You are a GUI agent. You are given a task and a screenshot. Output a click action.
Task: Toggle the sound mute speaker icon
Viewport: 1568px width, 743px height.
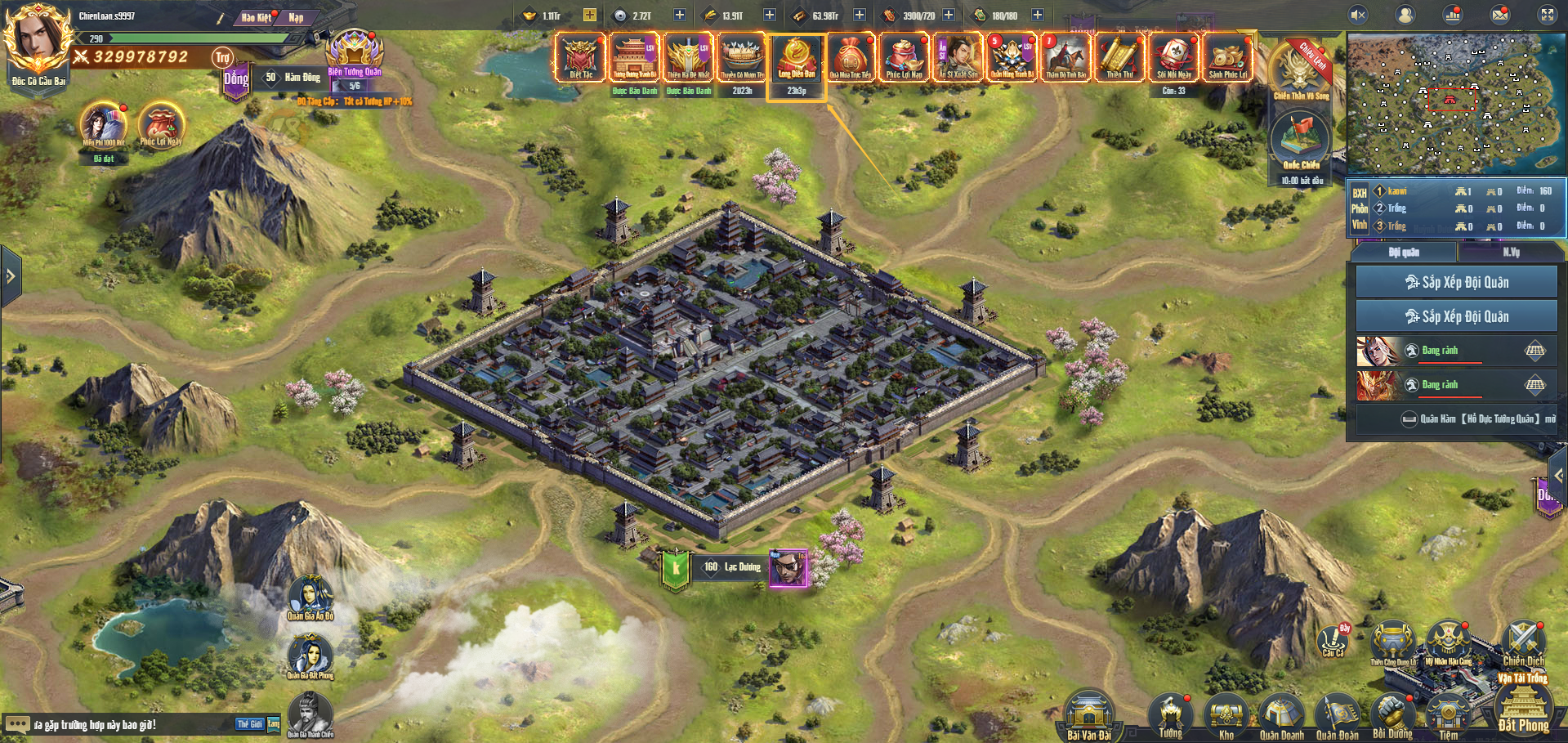[x=1358, y=15]
